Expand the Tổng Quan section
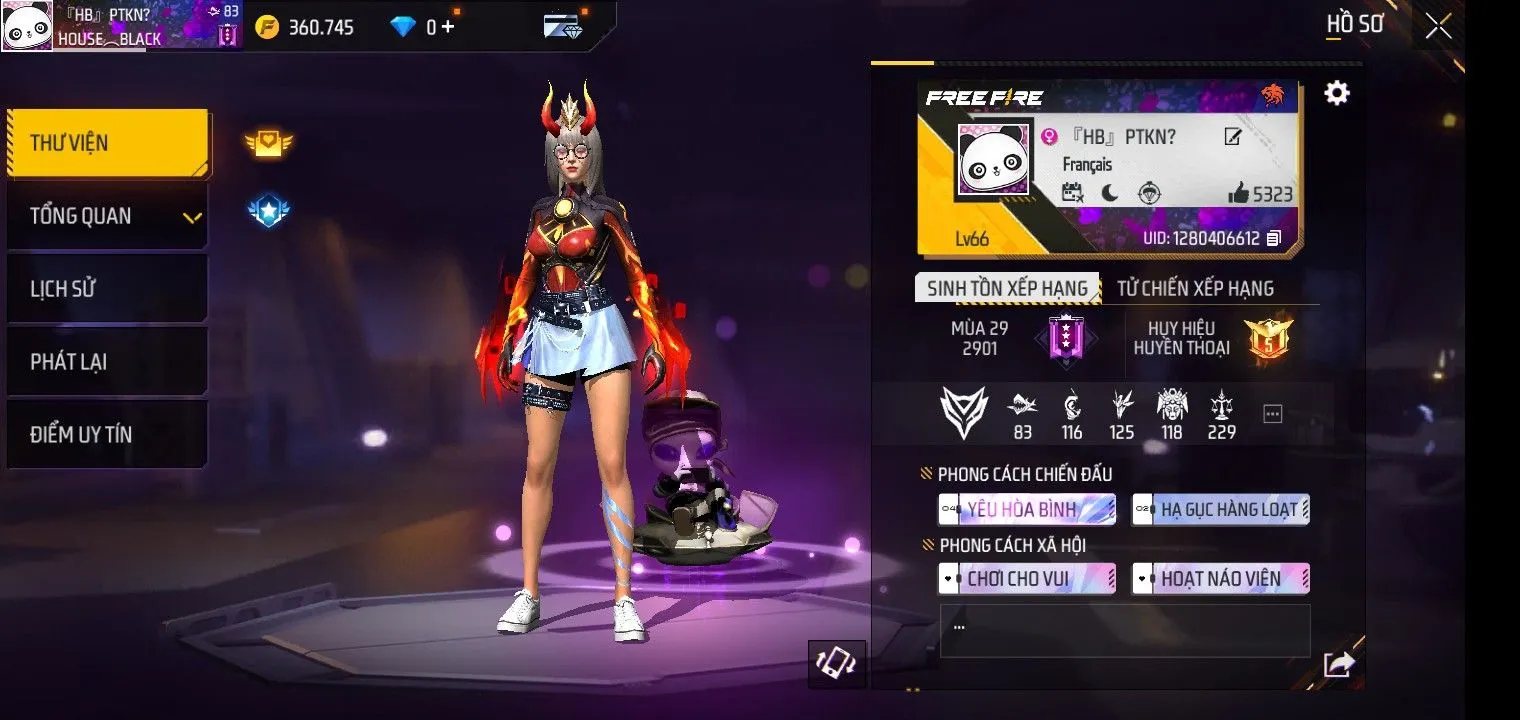 108,216
